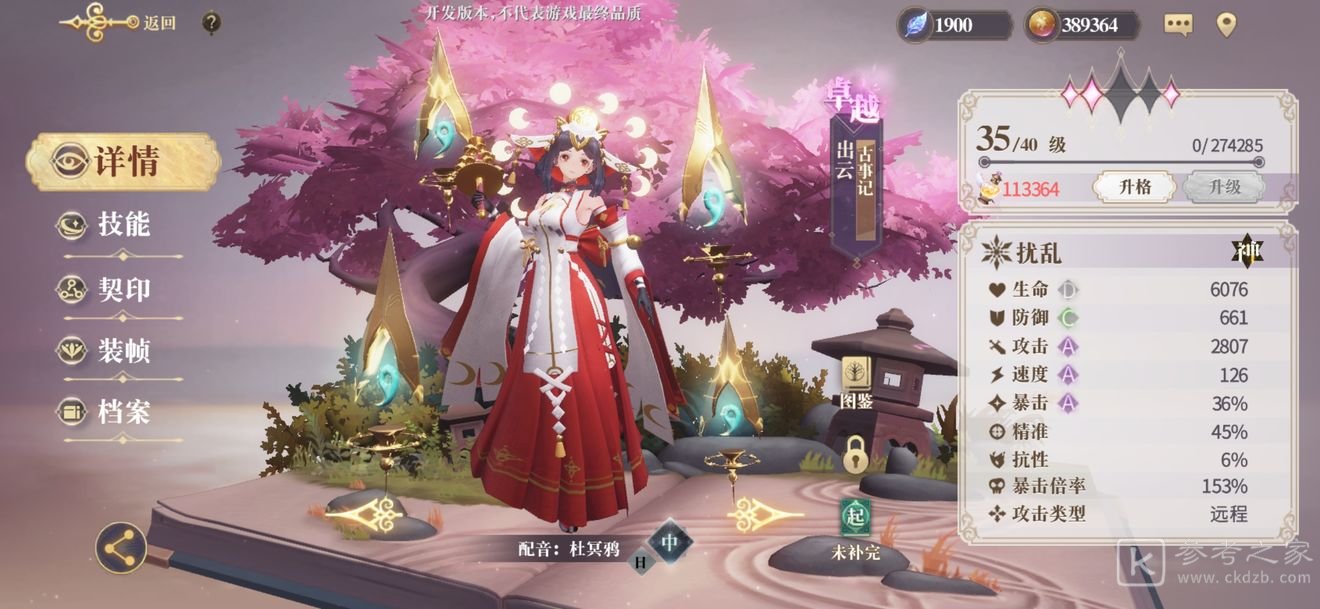
Task: Open the chat bubble icon
Action: click(x=1178, y=25)
